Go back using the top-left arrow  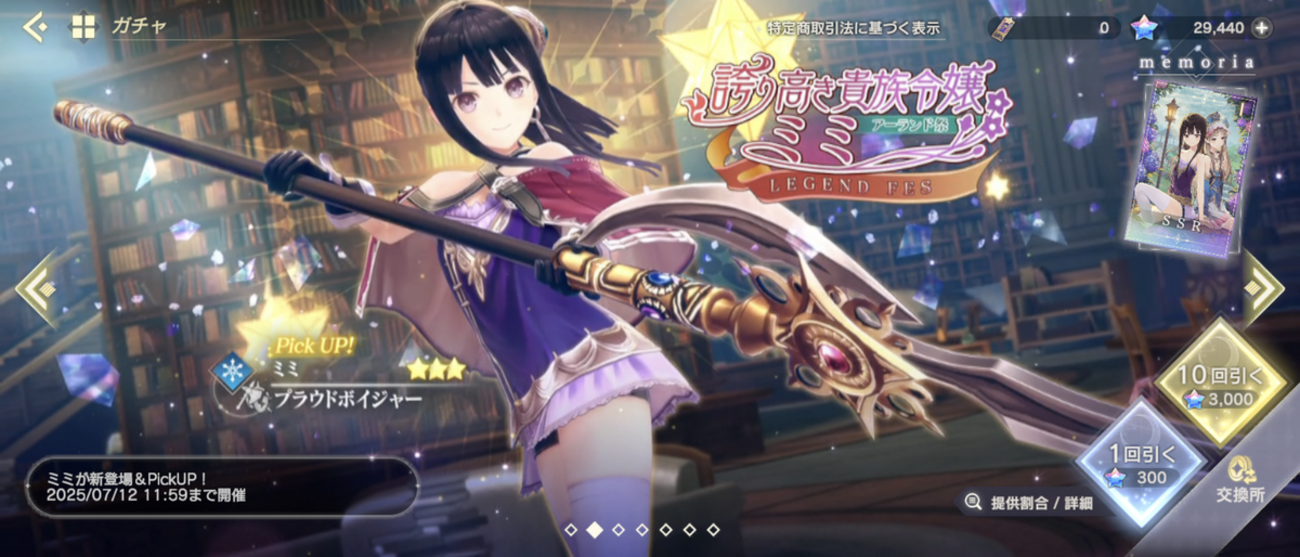(35, 28)
